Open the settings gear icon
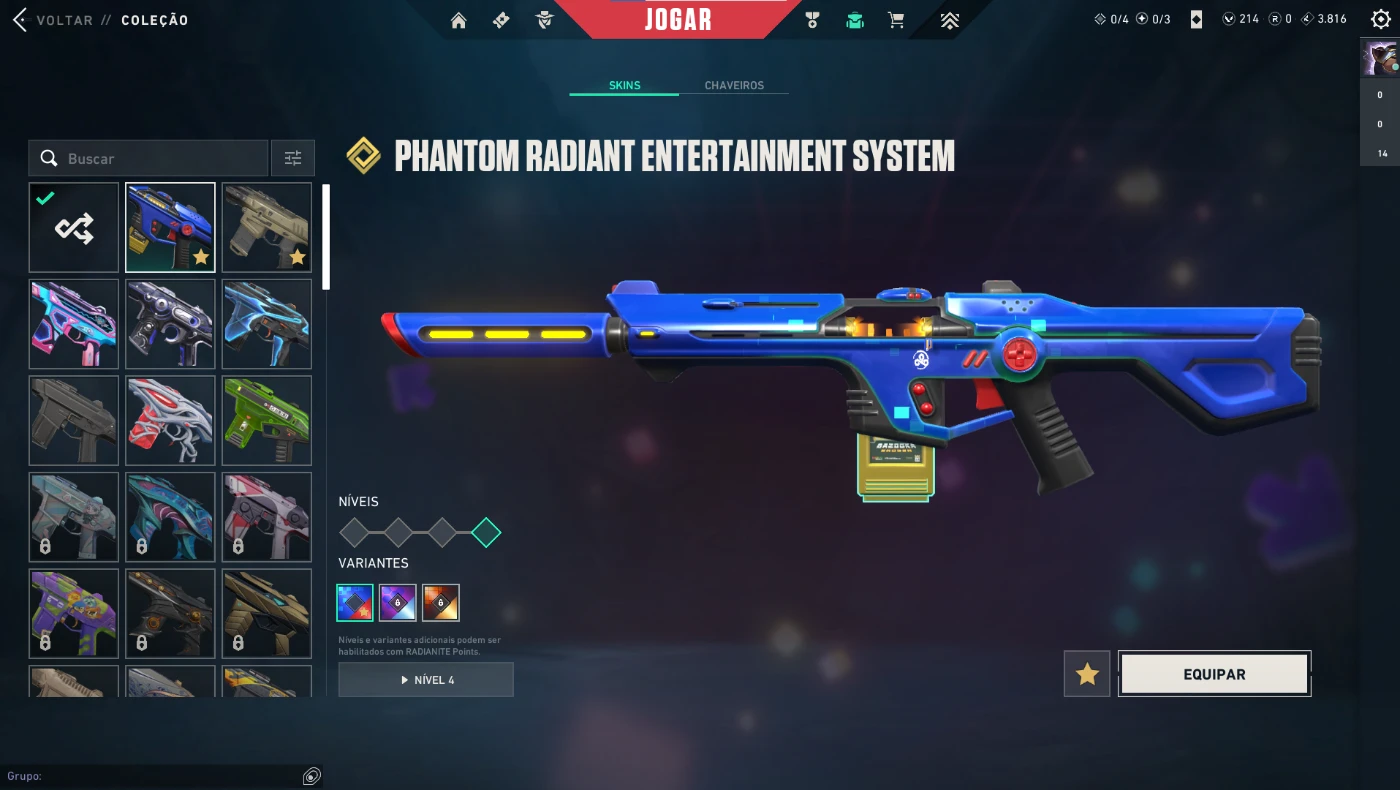 point(1380,19)
